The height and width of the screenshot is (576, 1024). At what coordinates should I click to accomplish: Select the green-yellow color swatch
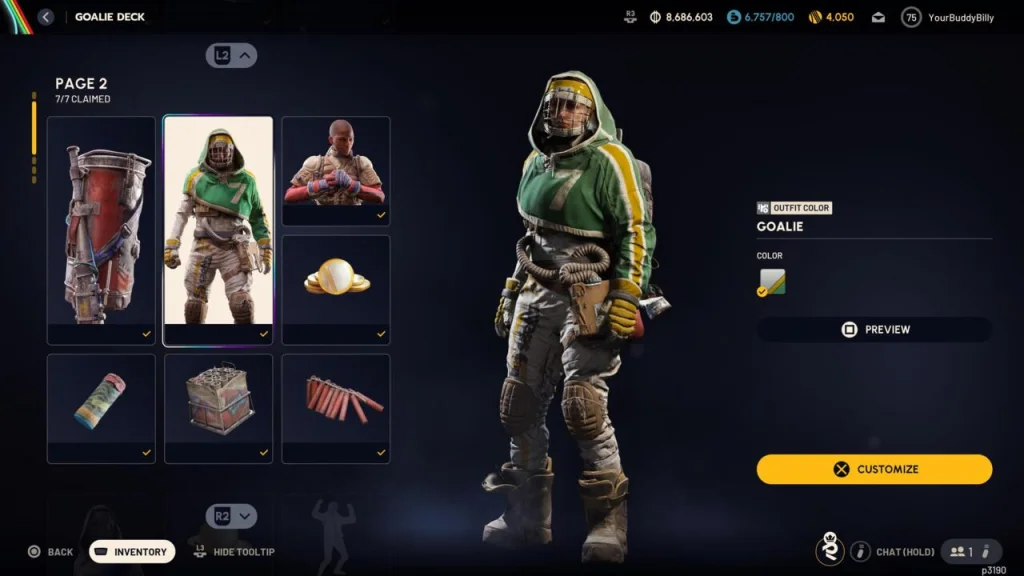771,283
